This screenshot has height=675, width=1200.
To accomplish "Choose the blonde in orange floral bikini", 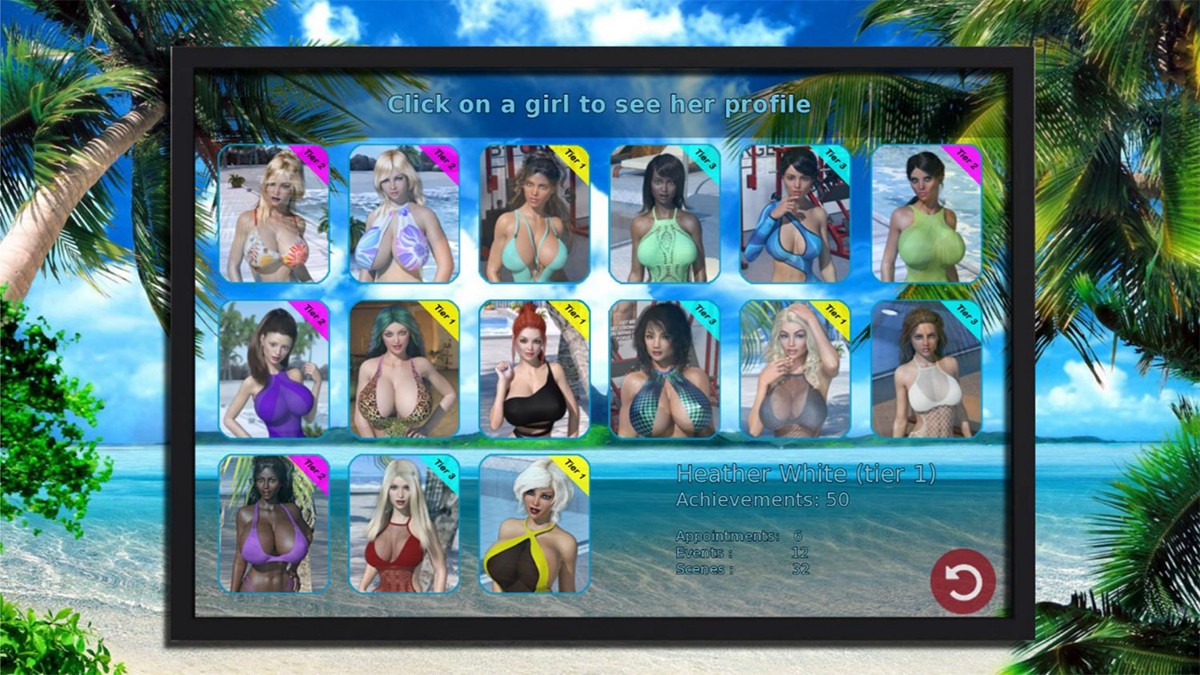I will [x=274, y=214].
